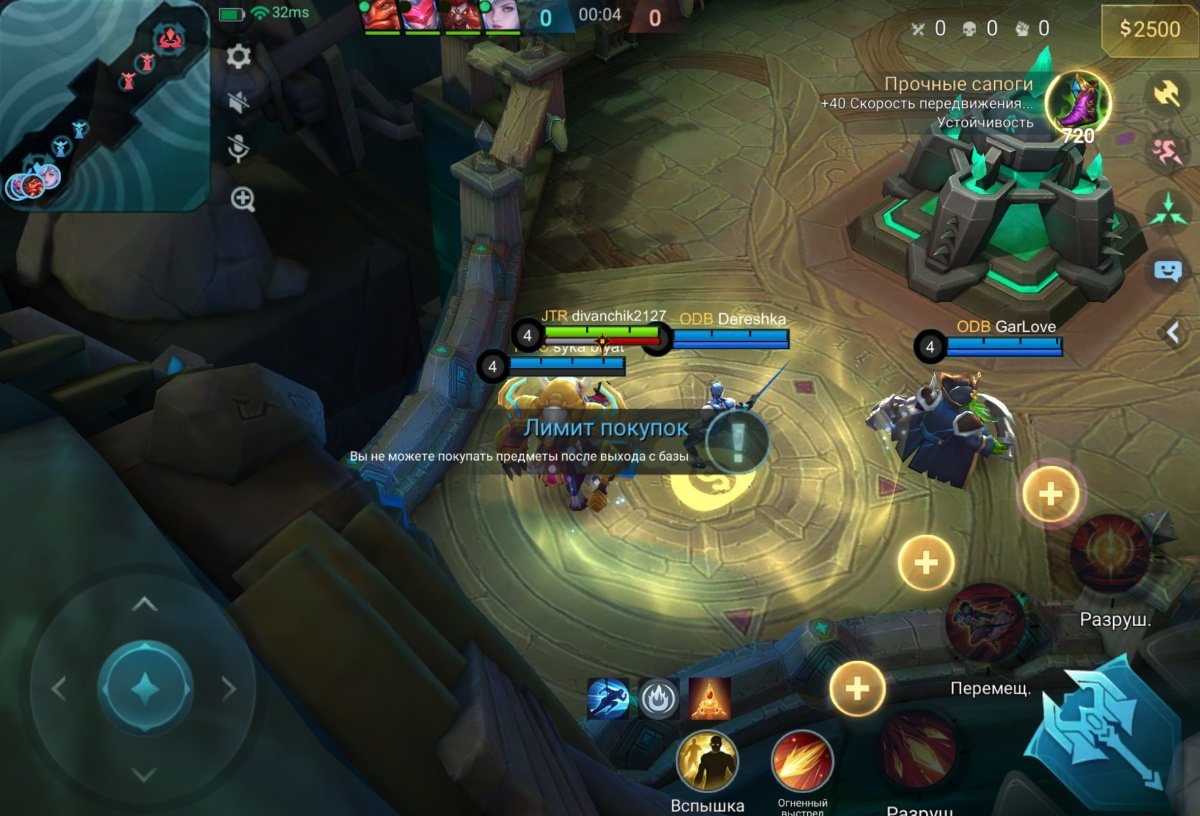Toggle the muted speaker icon
Viewport: 1200px width, 816px height.
[x=238, y=102]
